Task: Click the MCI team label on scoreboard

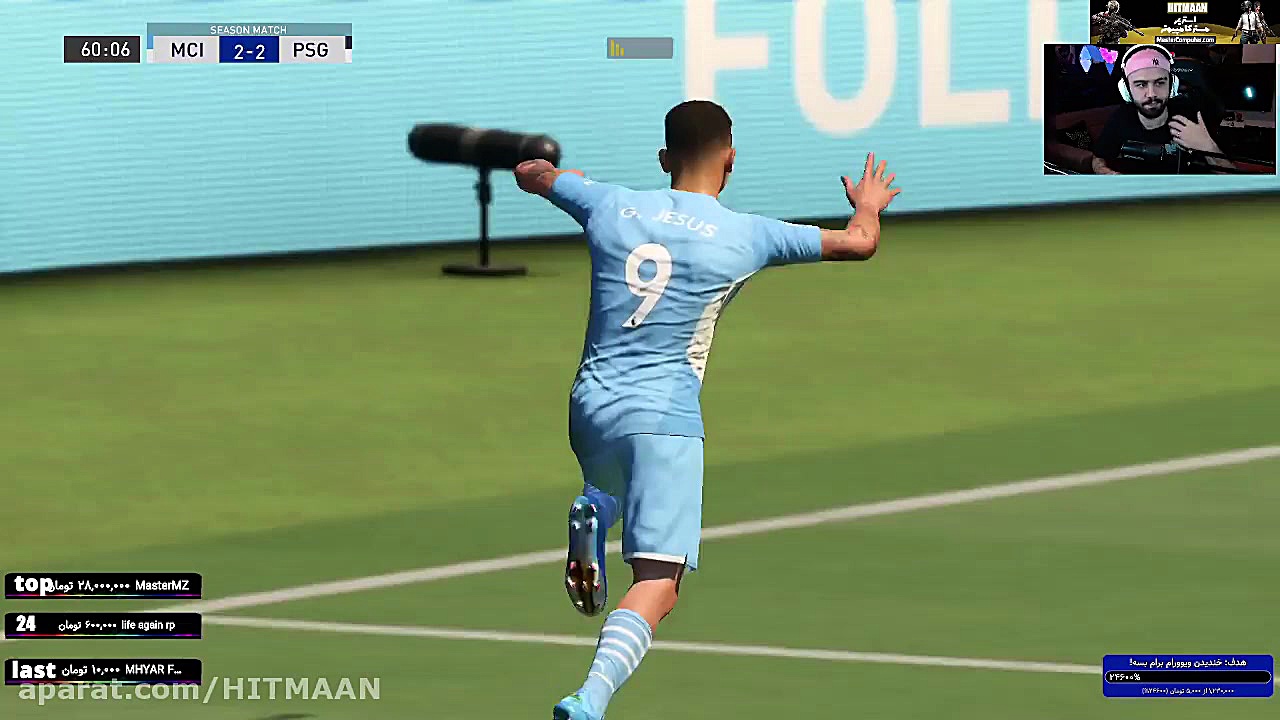Action: [x=187, y=50]
